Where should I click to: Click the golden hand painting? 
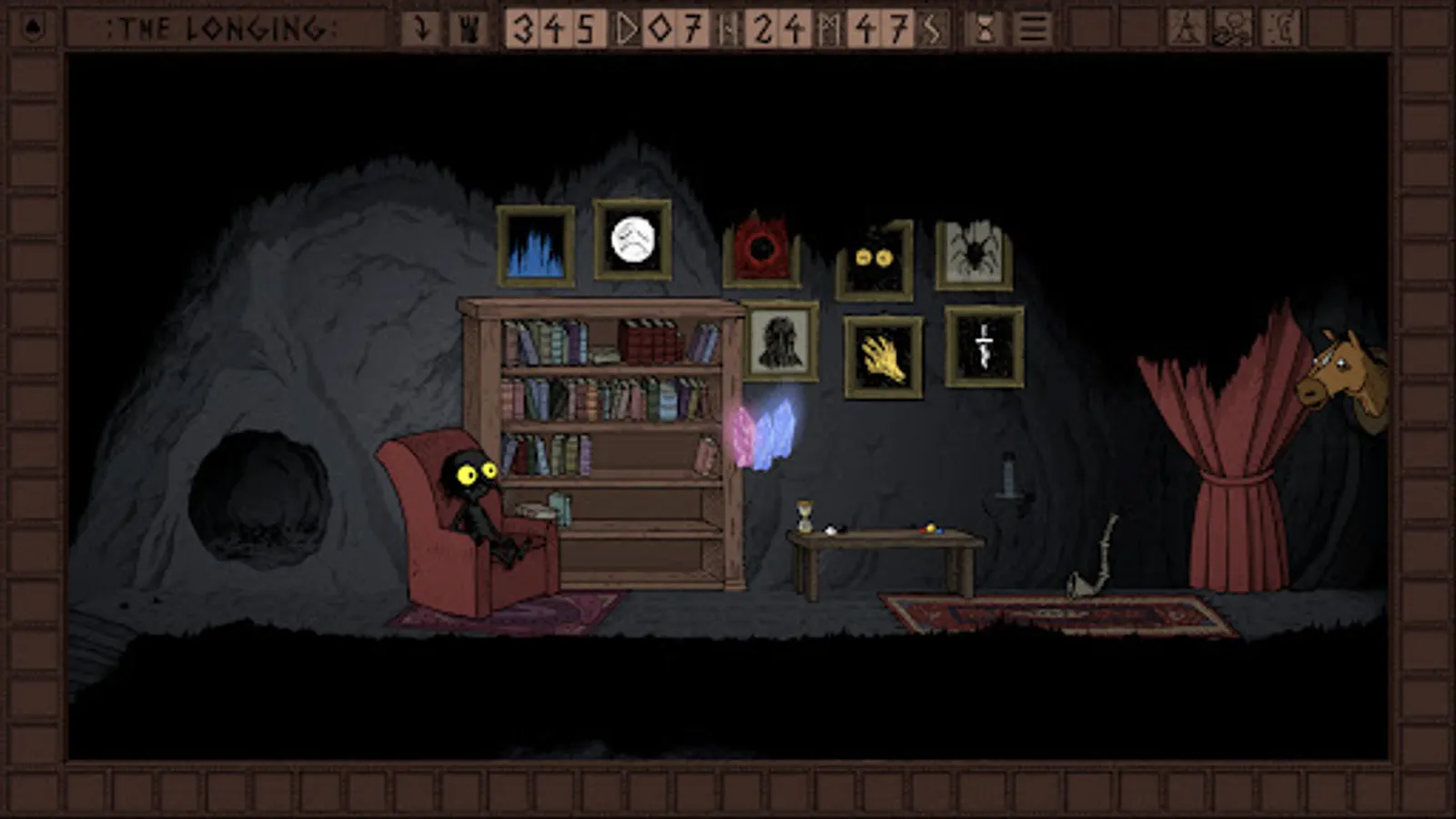click(881, 355)
